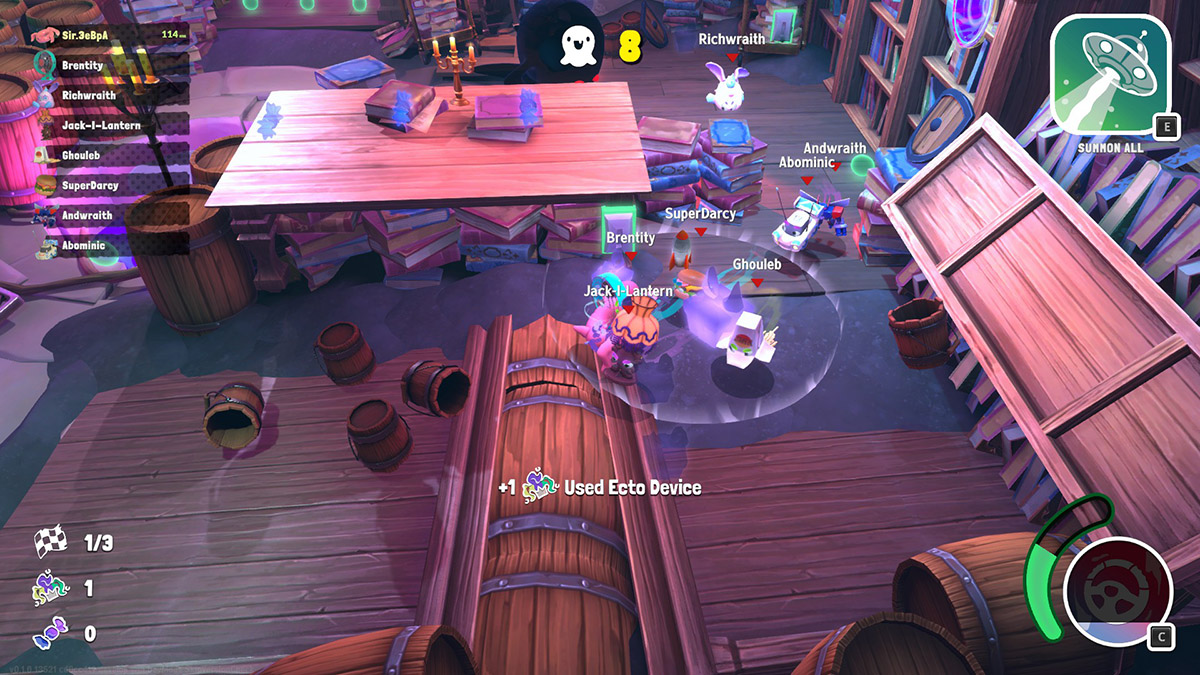1200x675 pixels.
Task: Click Abominic's row in the leaderboard
Action: (110, 245)
